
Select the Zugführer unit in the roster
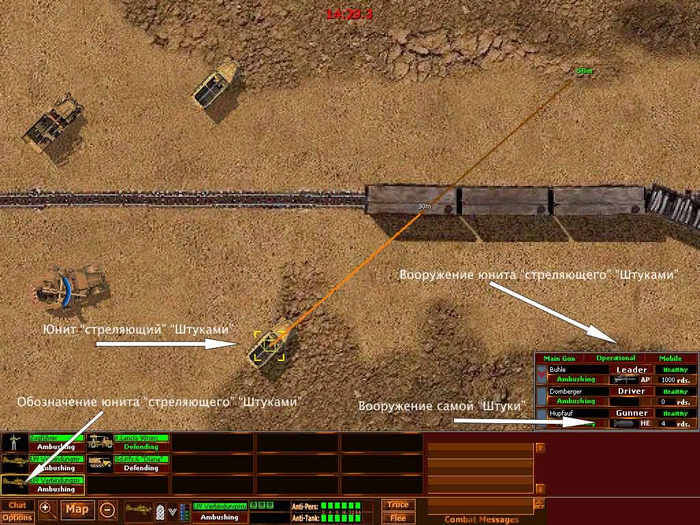click(42, 442)
